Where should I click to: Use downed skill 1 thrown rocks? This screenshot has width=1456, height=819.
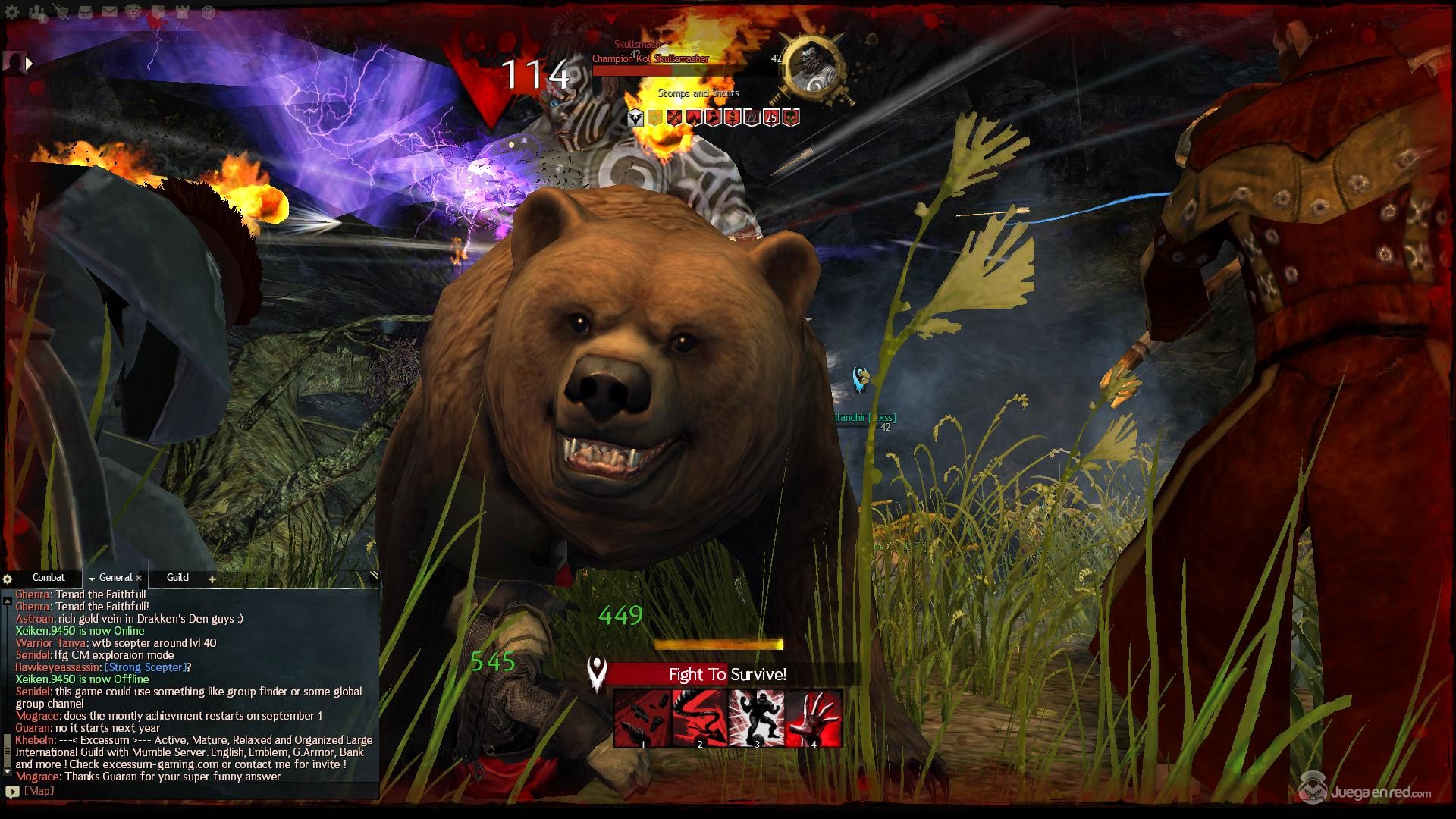coord(642,718)
